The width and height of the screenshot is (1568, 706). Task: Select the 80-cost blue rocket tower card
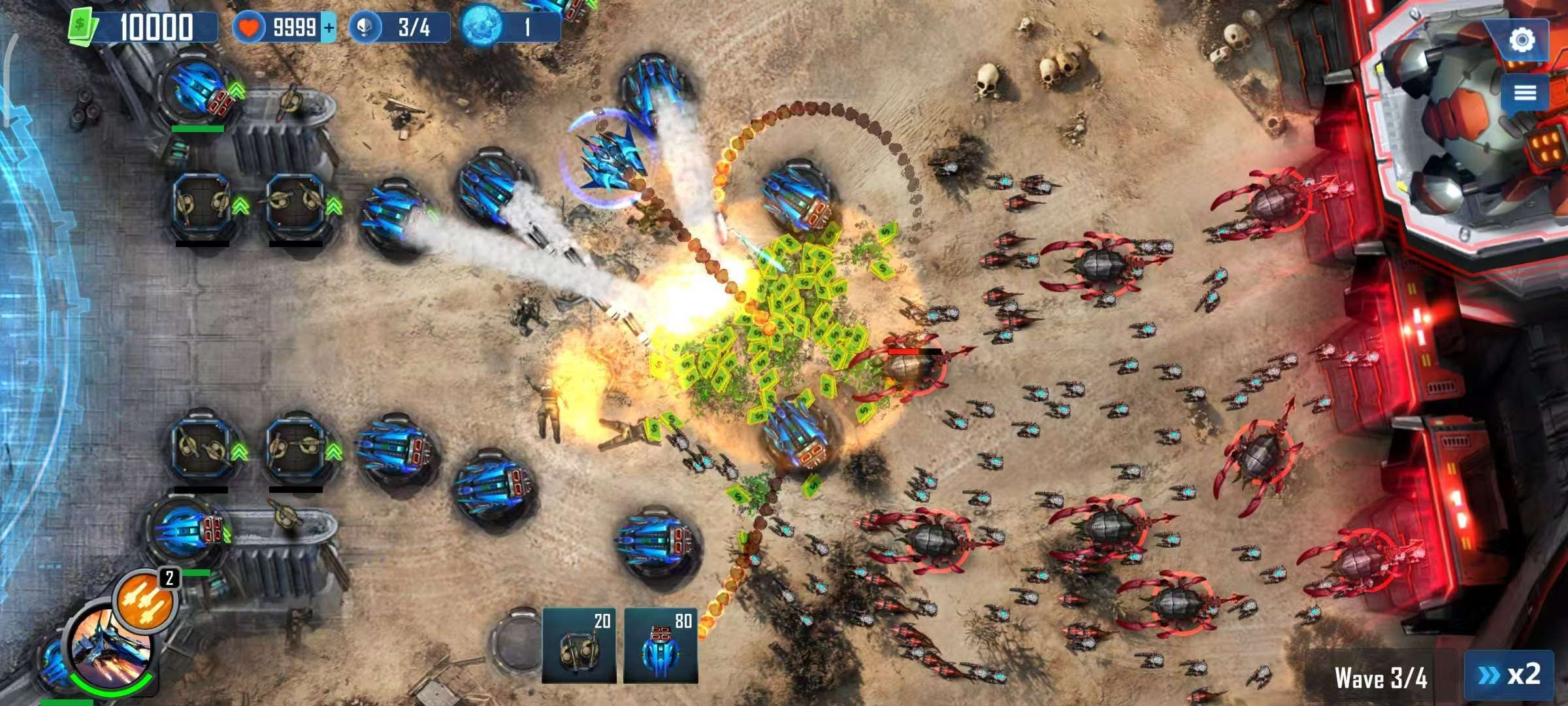pos(661,646)
